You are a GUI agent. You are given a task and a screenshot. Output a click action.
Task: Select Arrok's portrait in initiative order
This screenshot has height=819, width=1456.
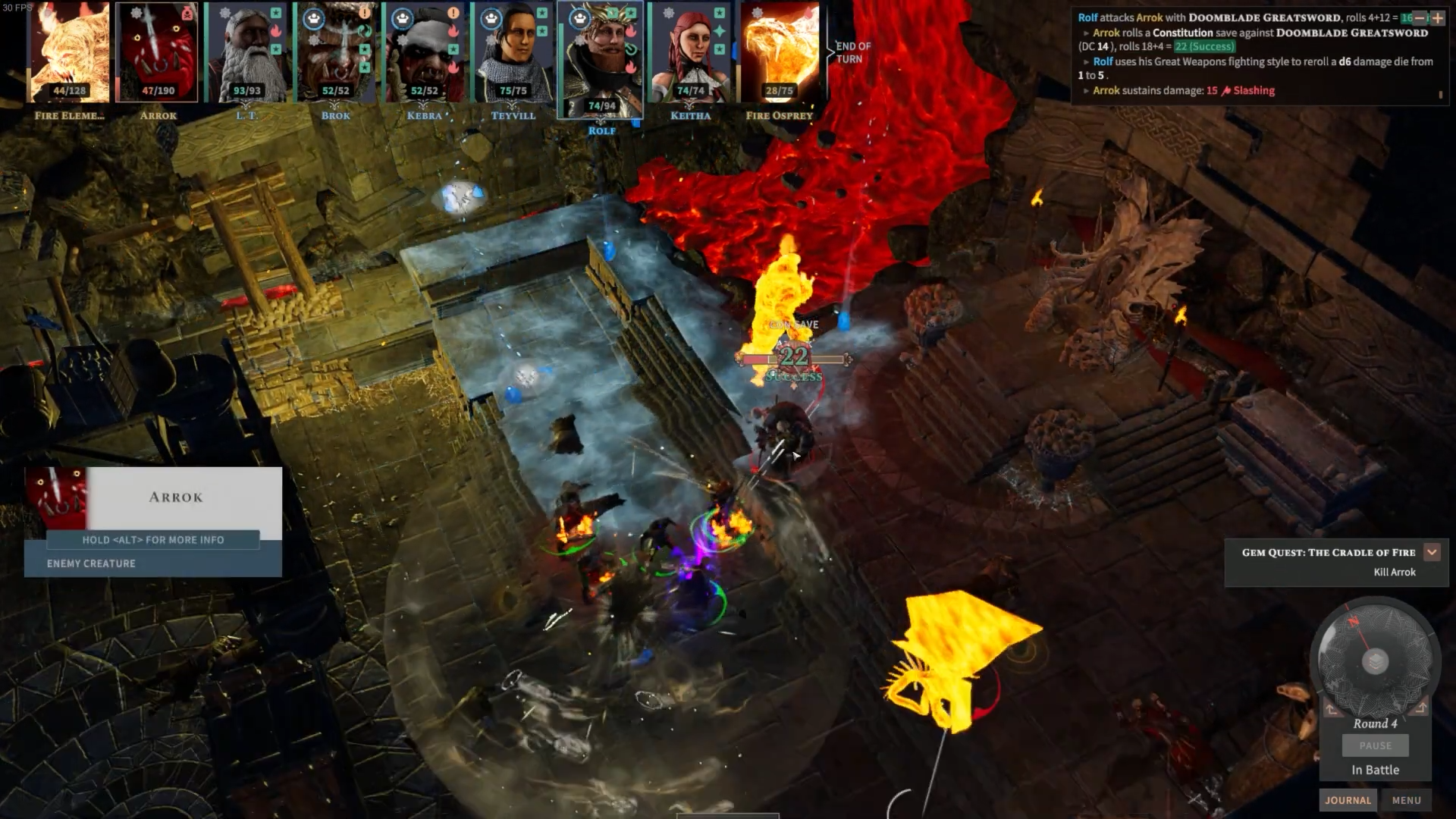[158, 53]
